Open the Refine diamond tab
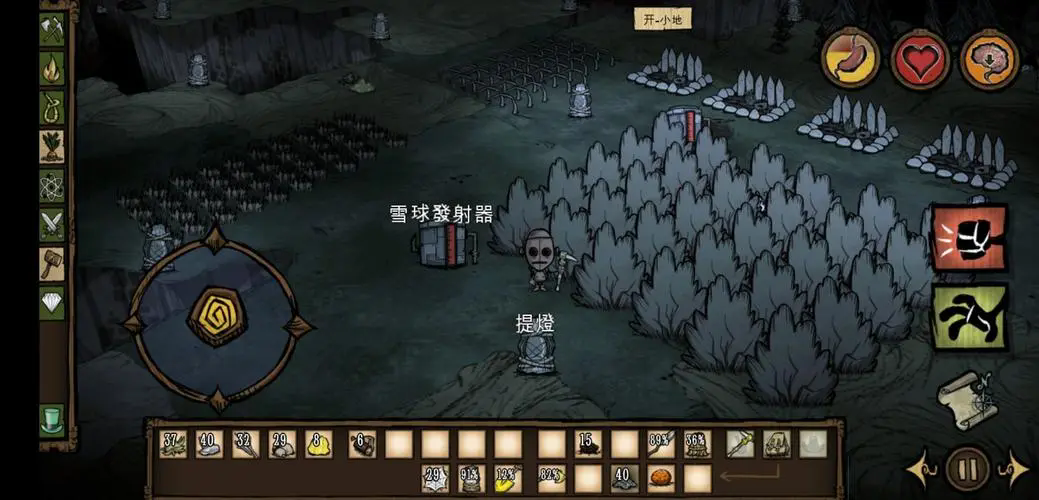Image resolution: width=1039 pixels, height=500 pixels. pos(52,303)
